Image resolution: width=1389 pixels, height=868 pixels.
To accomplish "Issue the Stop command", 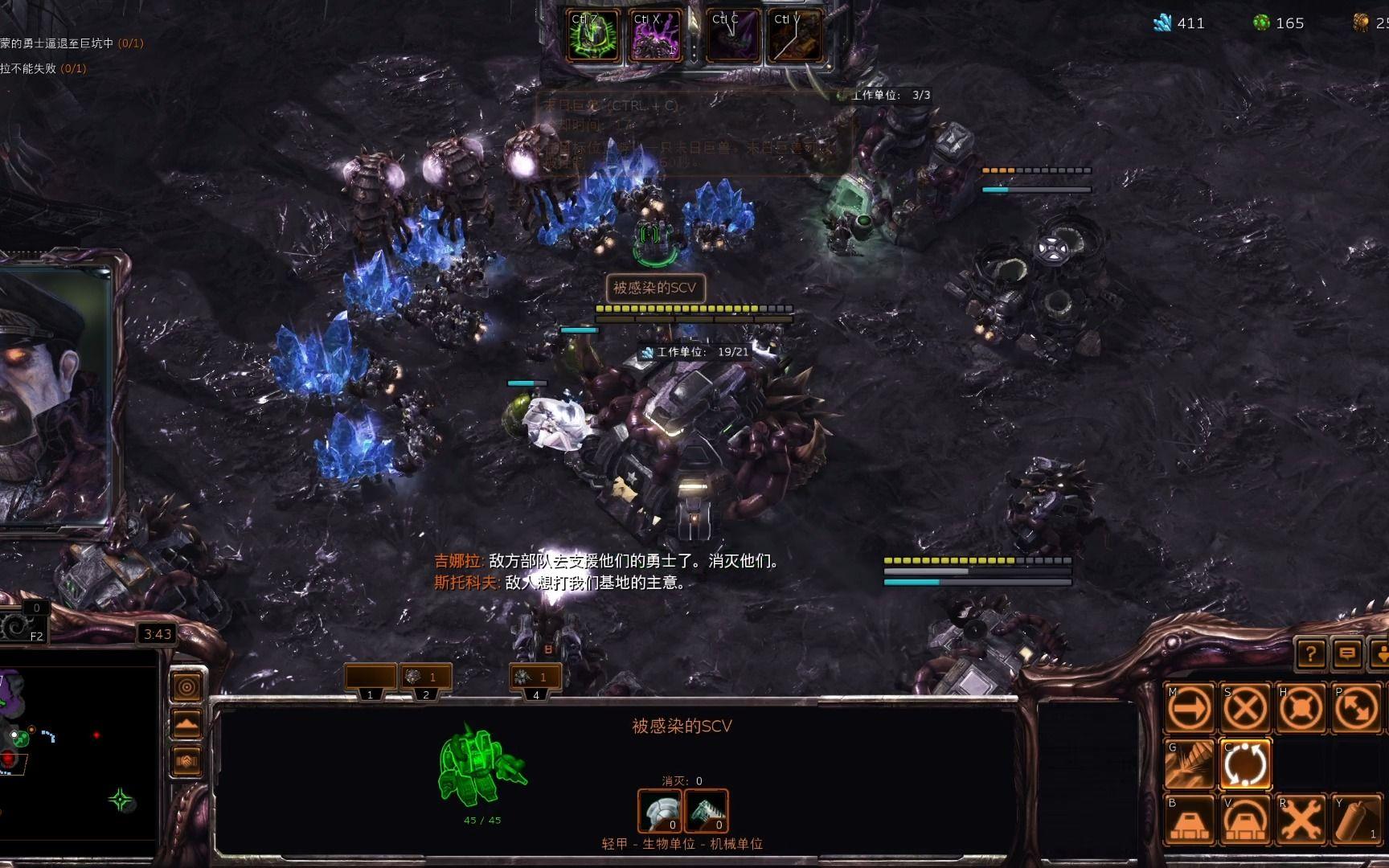I will click(x=1245, y=708).
